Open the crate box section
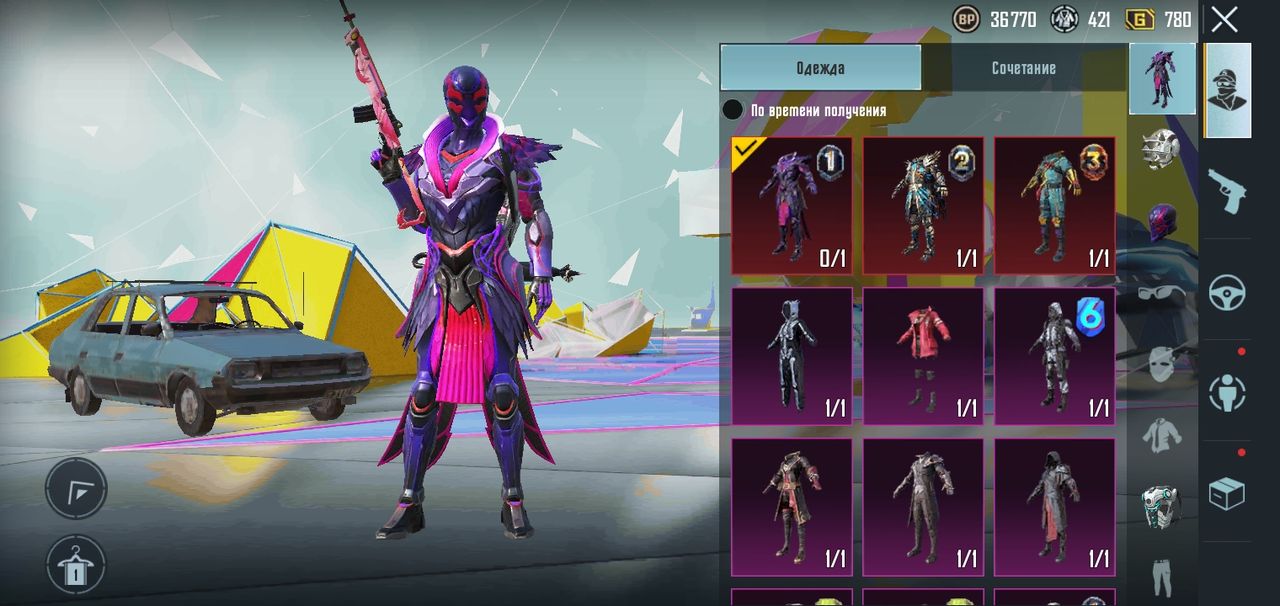The height and width of the screenshot is (606, 1280). [x=1227, y=493]
